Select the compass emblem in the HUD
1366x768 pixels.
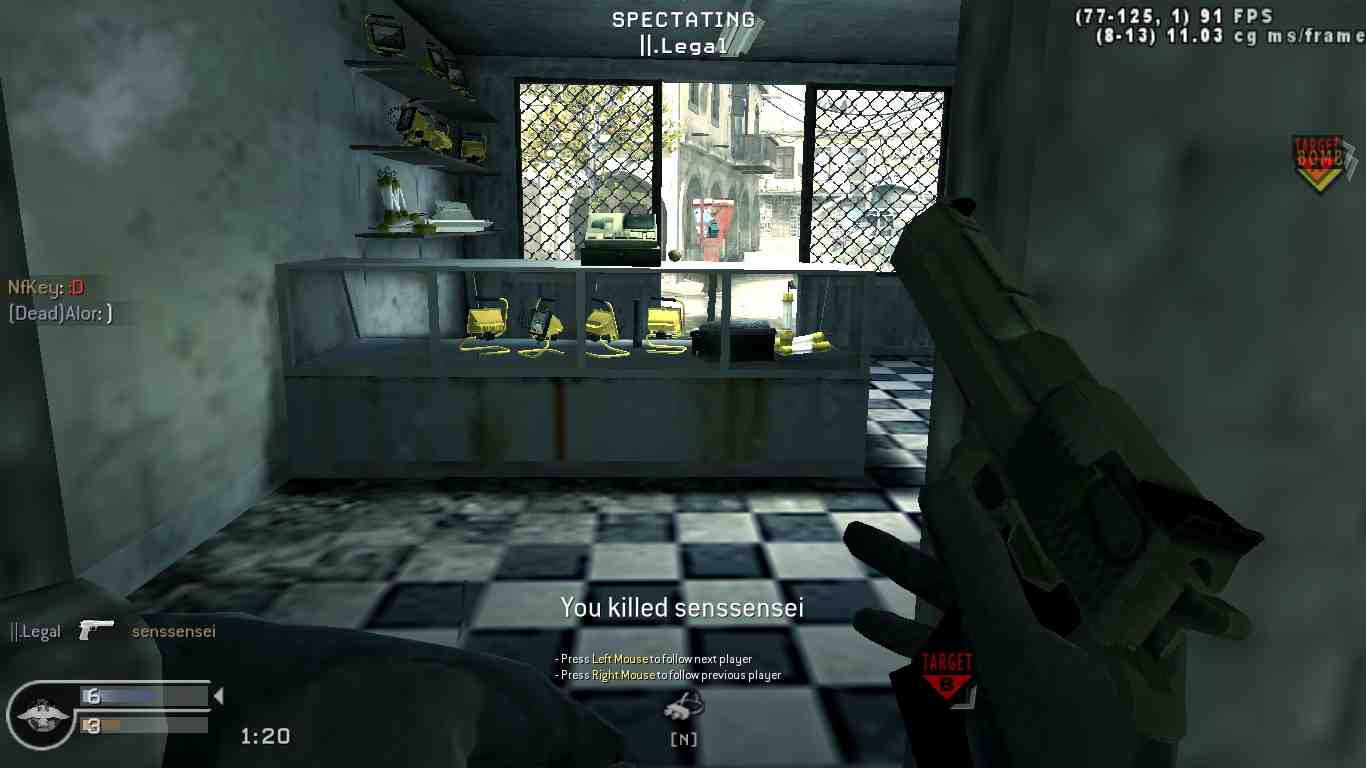point(40,714)
